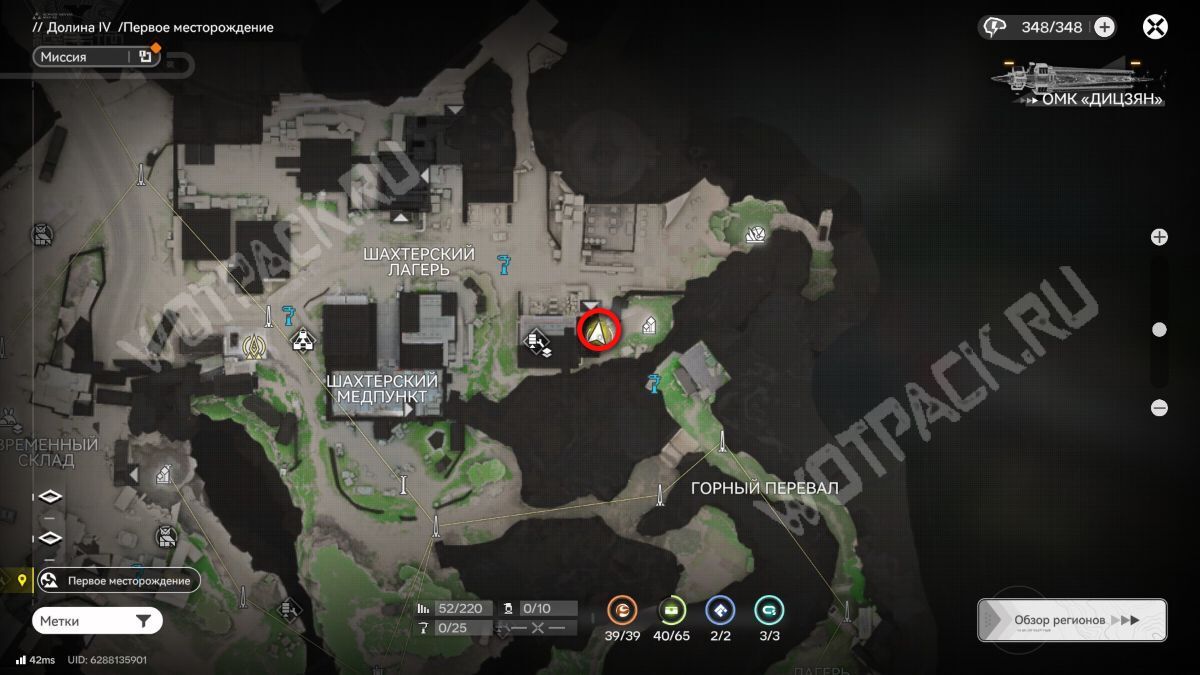Click the map zoom slider handle
Image resolution: width=1200 pixels, height=675 pixels.
click(1159, 329)
